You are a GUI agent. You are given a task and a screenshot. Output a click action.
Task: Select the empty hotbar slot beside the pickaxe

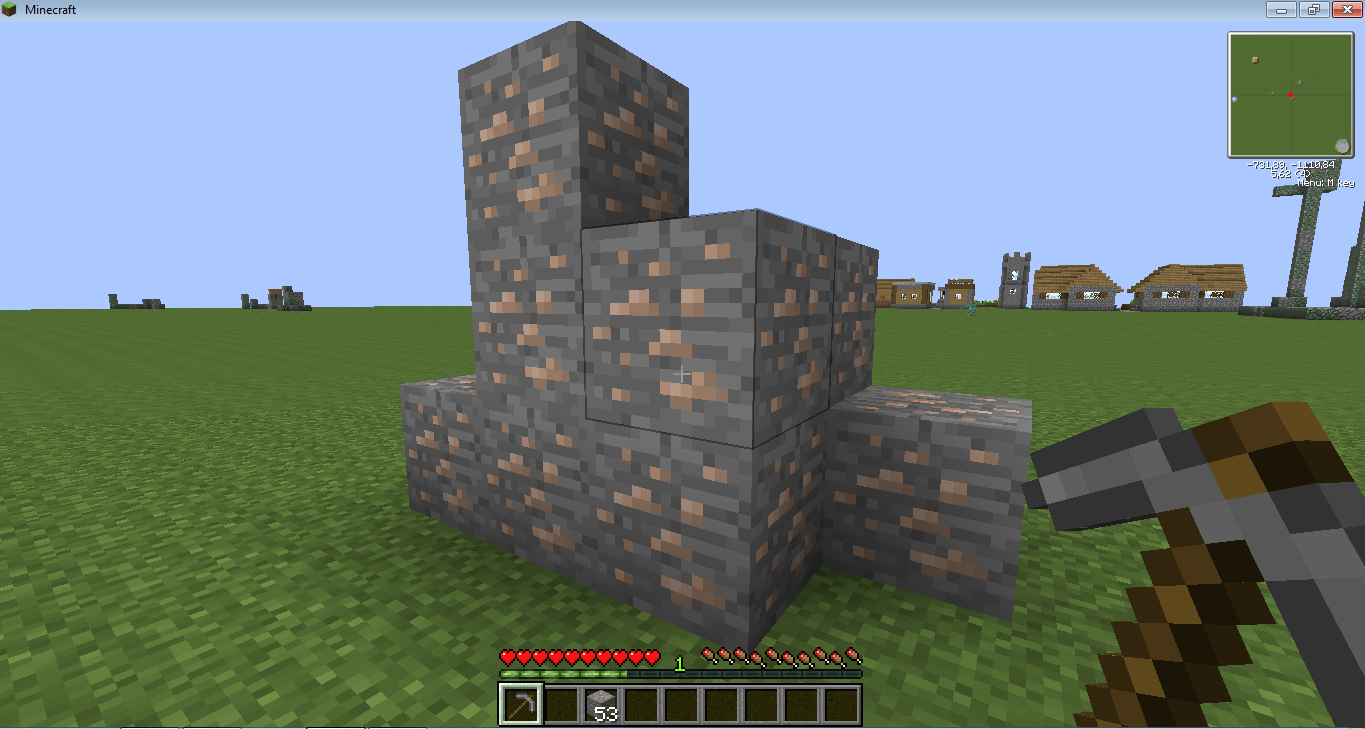click(x=562, y=705)
